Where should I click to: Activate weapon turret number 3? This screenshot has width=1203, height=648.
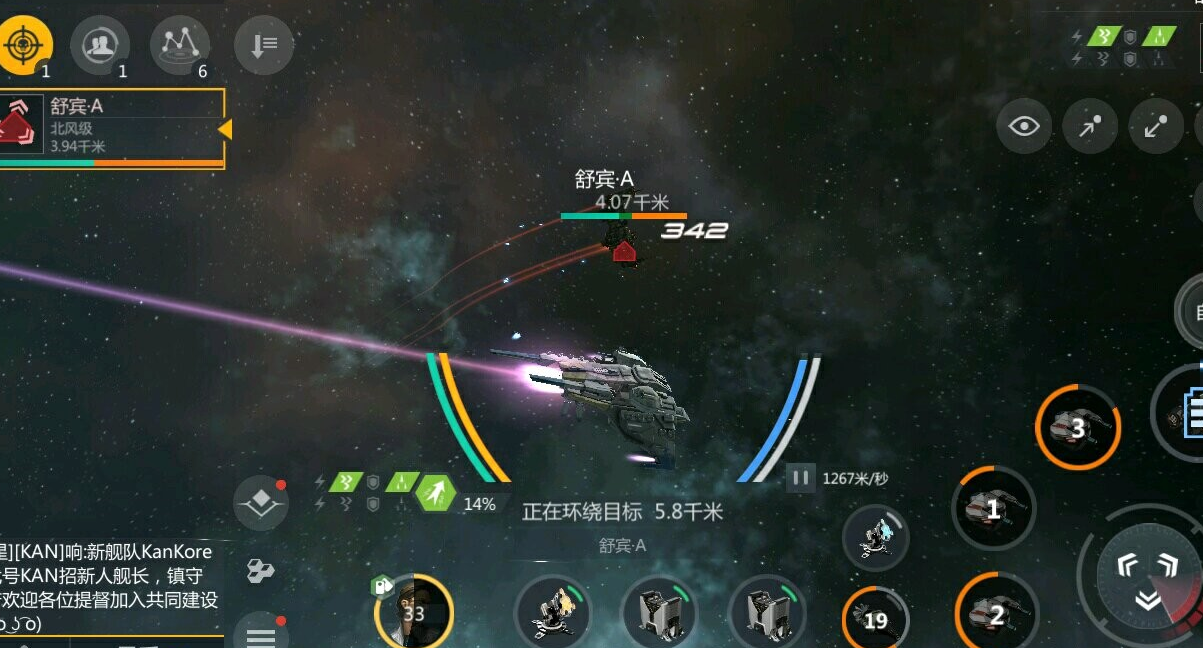coord(1077,428)
